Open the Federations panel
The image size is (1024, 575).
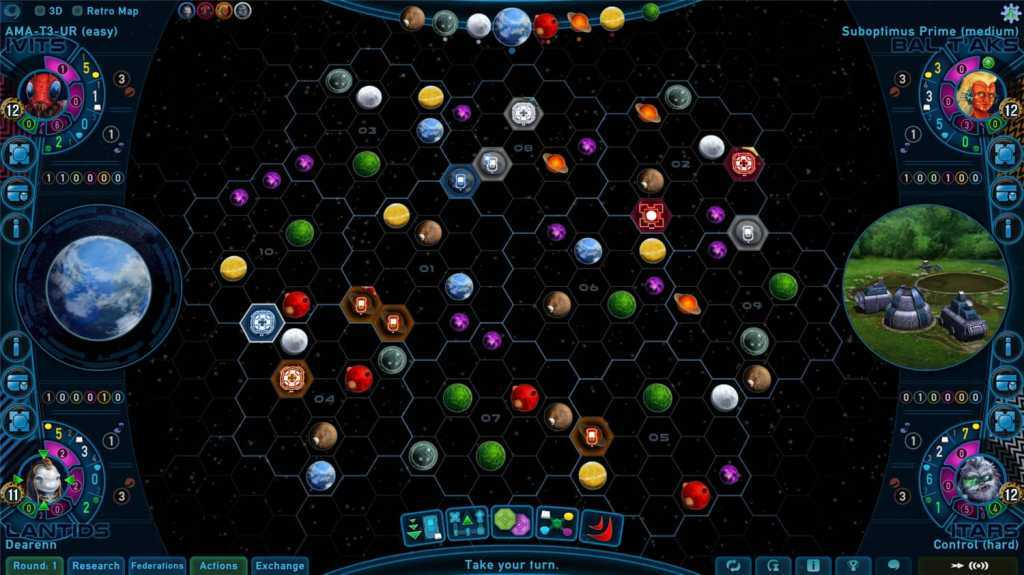click(x=157, y=566)
